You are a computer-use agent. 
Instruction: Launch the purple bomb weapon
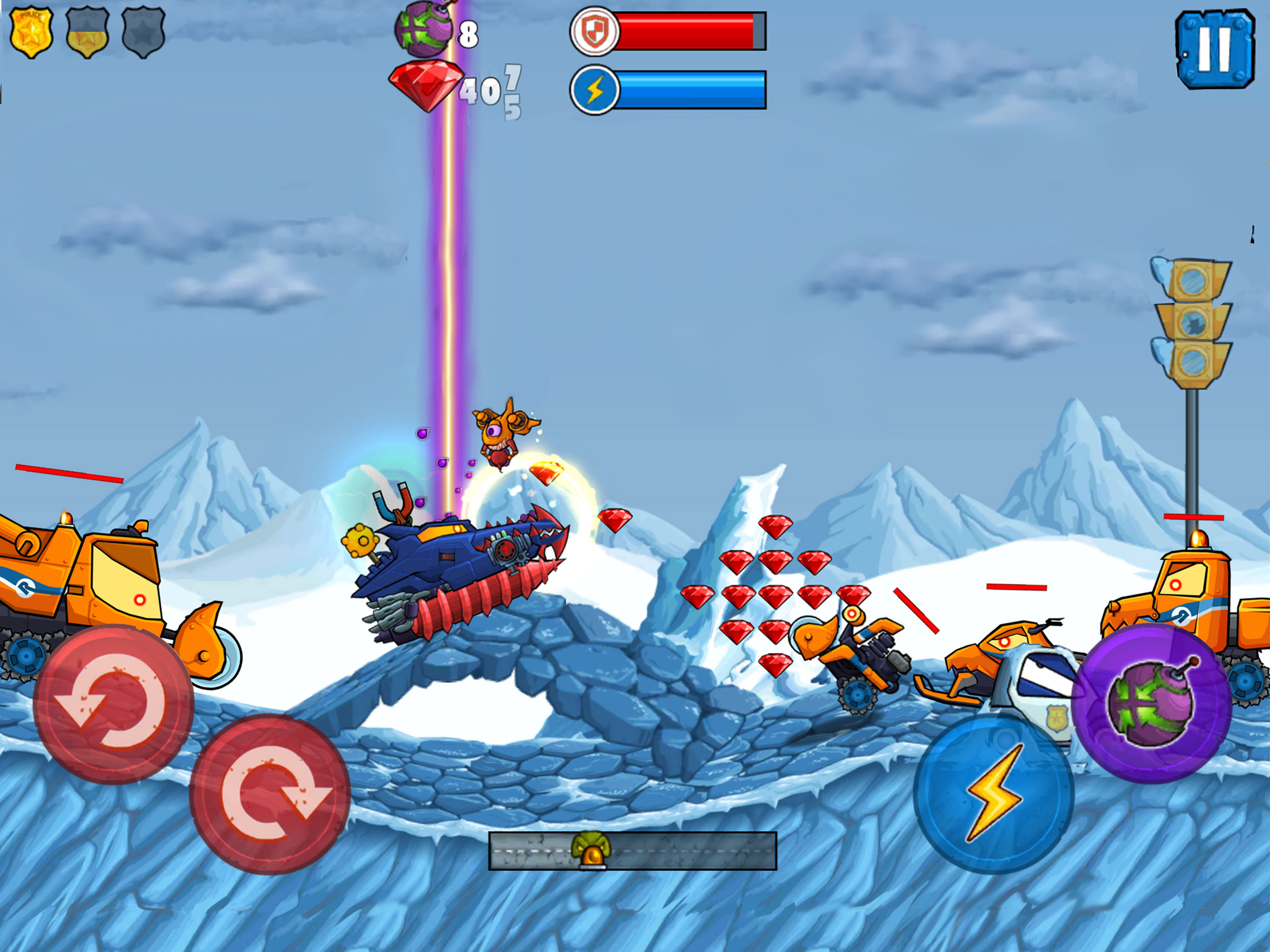[x=1152, y=703]
